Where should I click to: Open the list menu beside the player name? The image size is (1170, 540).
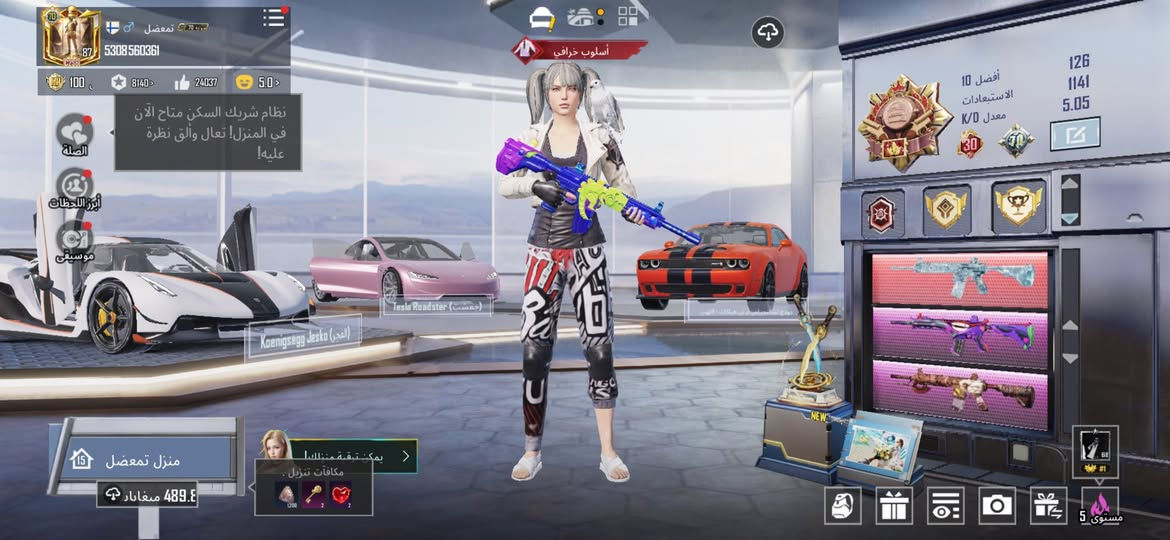pyautogui.click(x=273, y=18)
